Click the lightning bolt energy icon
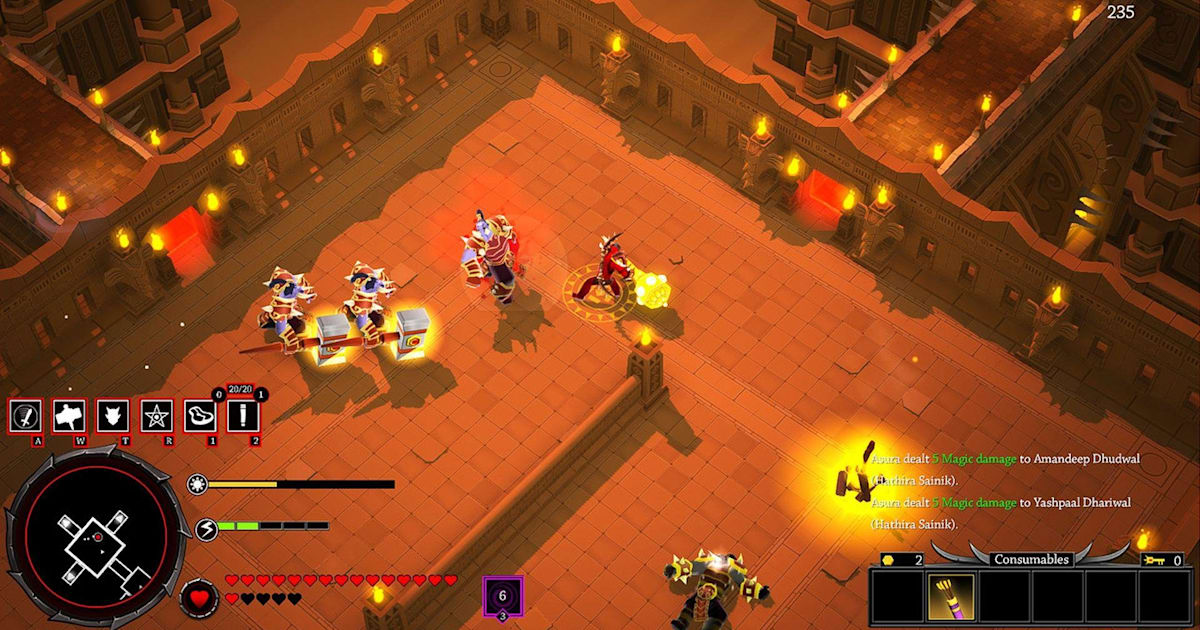Image resolution: width=1200 pixels, height=630 pixels. coord(204,526)
